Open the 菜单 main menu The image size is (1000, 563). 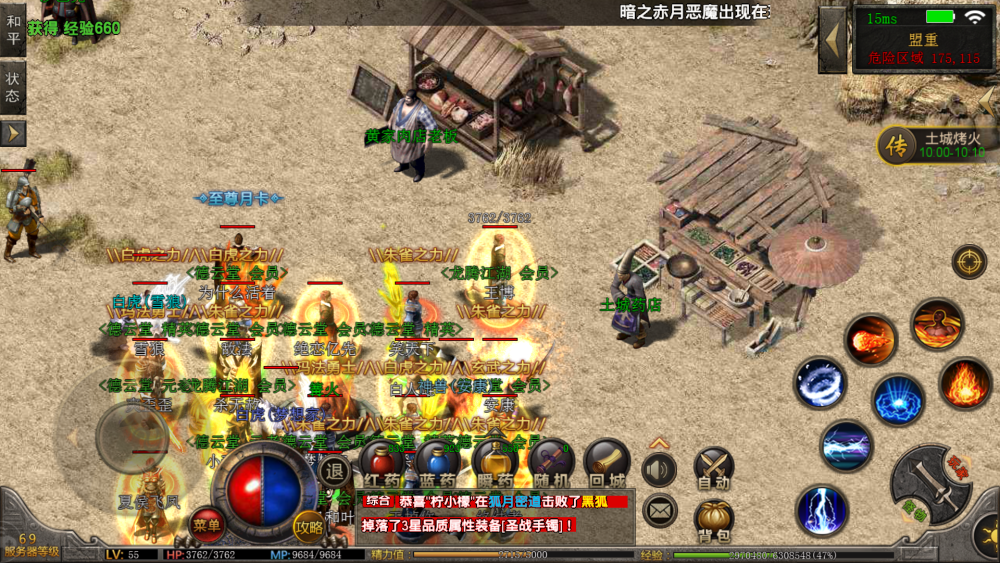(207, 523)
